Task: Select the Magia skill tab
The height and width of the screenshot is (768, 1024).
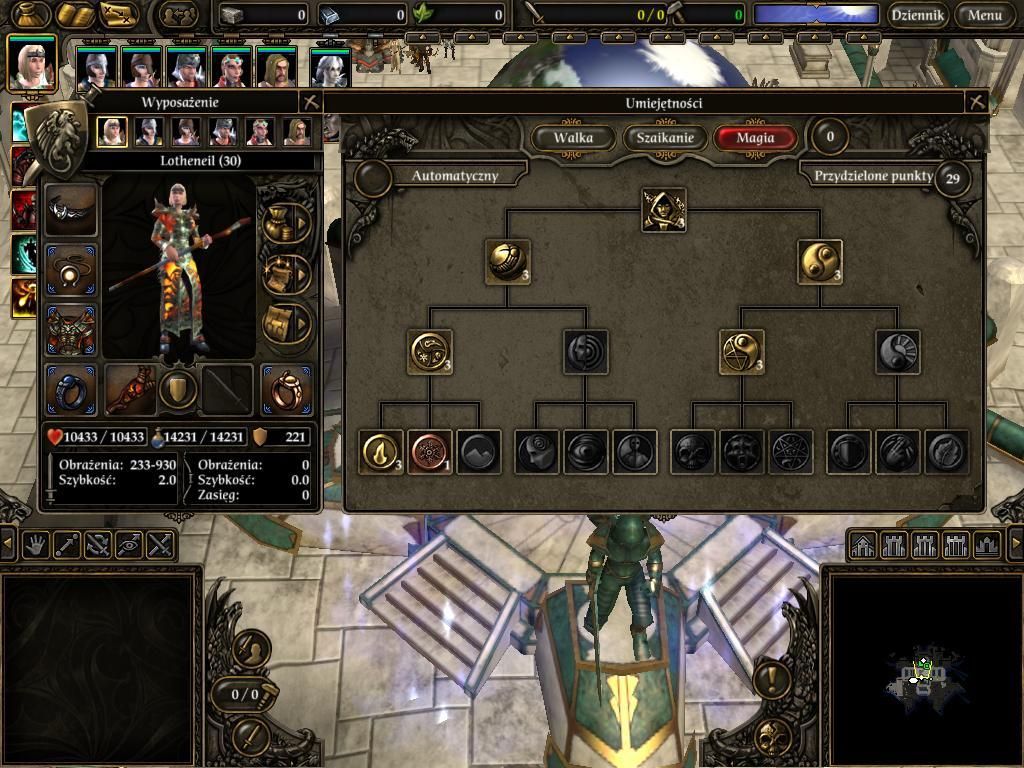Action: pos(755,138)
